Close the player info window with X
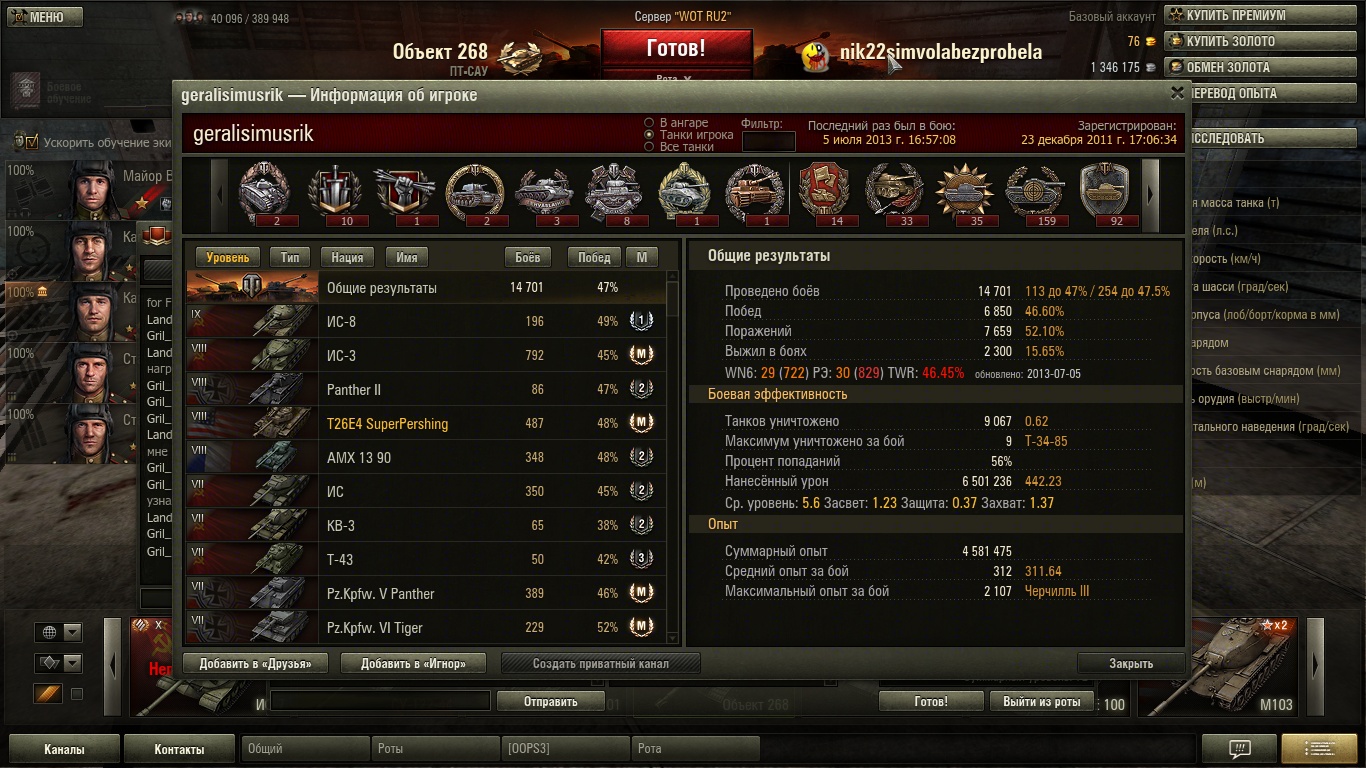Screen dimensions: 1366x768 1177,92
